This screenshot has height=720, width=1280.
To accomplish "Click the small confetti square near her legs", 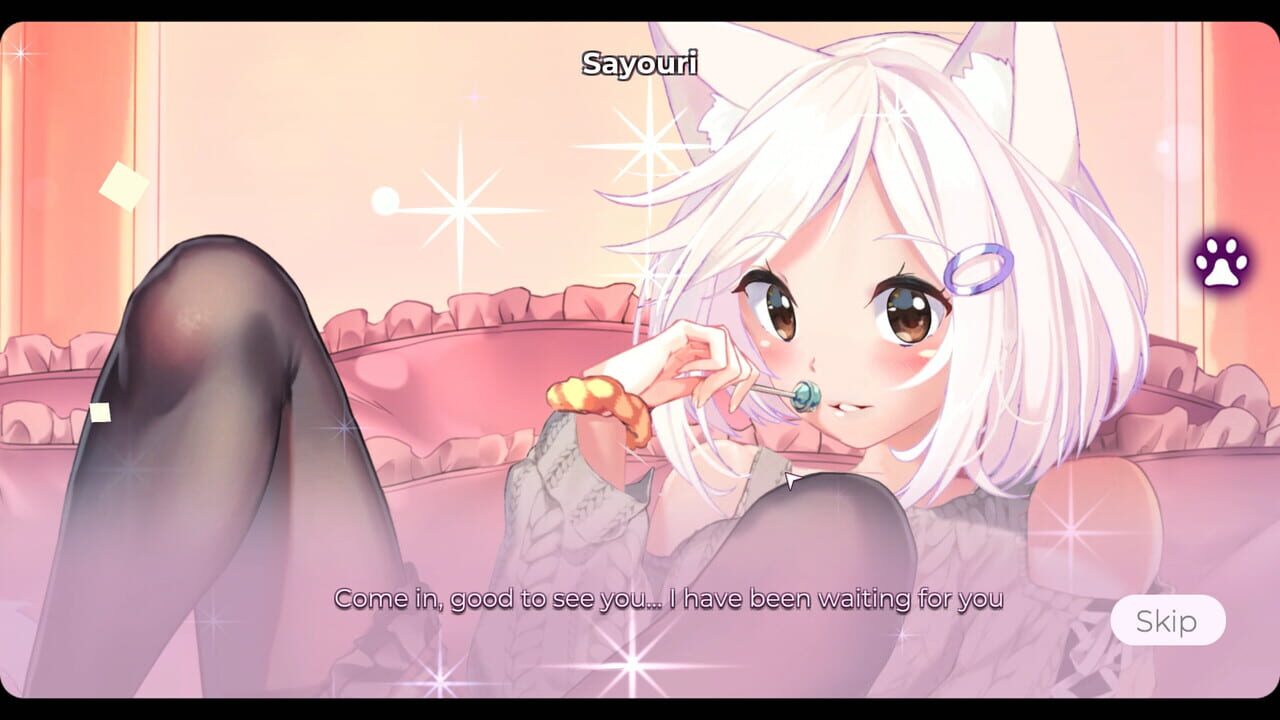I will 99,410.
